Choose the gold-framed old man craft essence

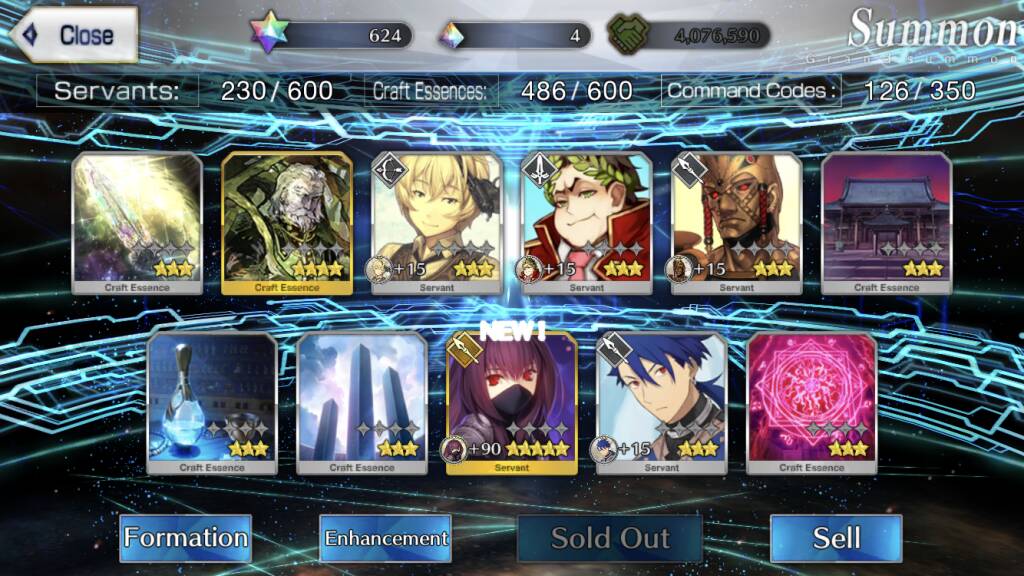coord(287,222)
